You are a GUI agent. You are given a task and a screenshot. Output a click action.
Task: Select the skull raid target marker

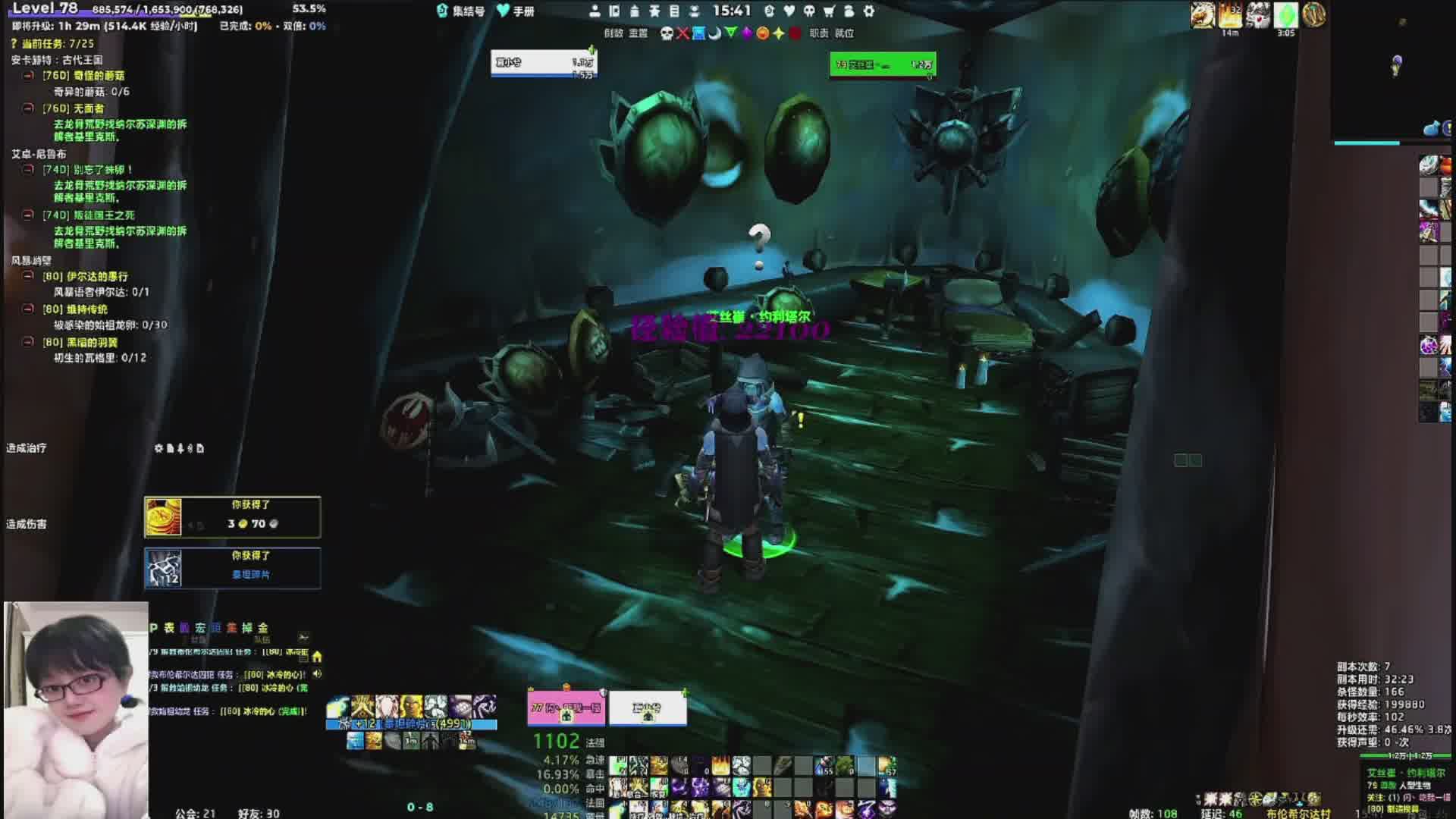coord(667,33)
